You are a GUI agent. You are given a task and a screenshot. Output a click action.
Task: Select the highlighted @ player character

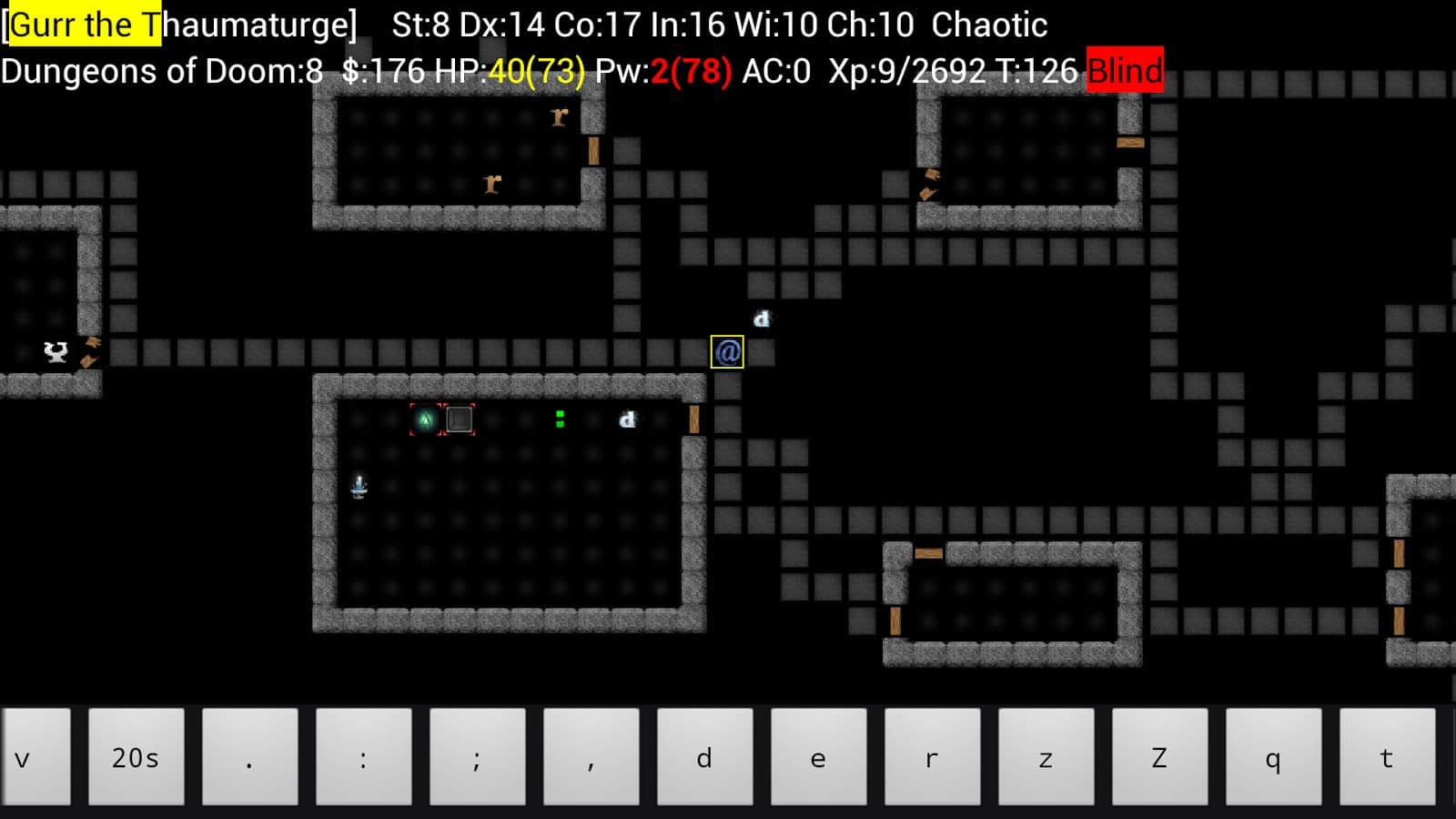(x=726, y=350)
